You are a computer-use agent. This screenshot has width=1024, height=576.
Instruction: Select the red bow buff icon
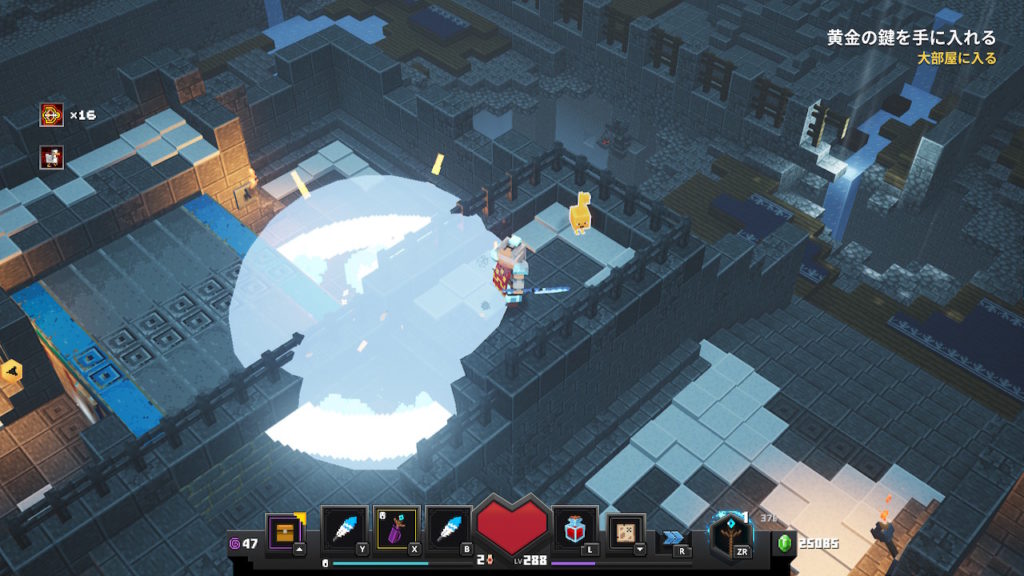52,115
